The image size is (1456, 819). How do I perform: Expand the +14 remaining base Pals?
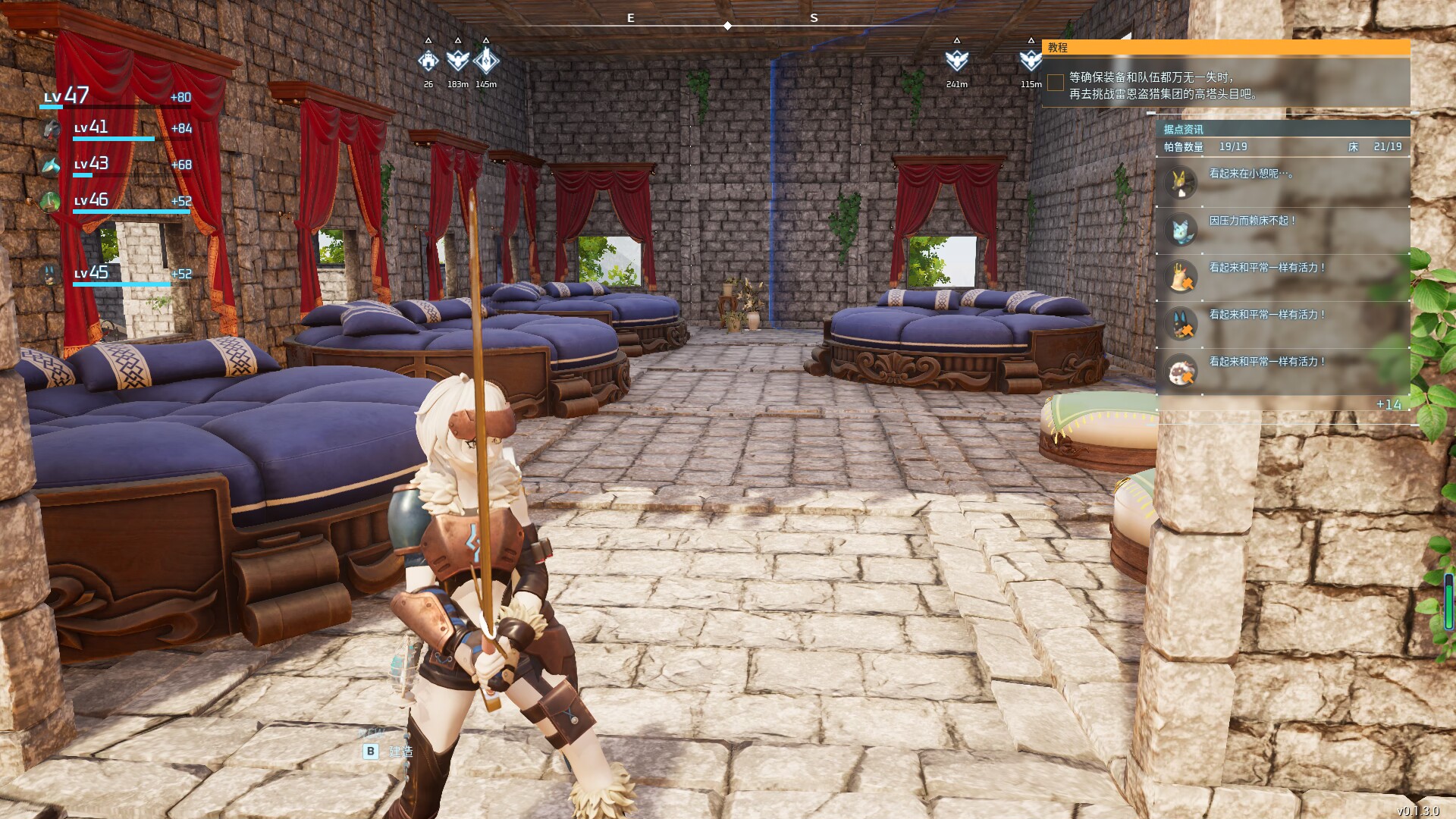(1389, 405)
